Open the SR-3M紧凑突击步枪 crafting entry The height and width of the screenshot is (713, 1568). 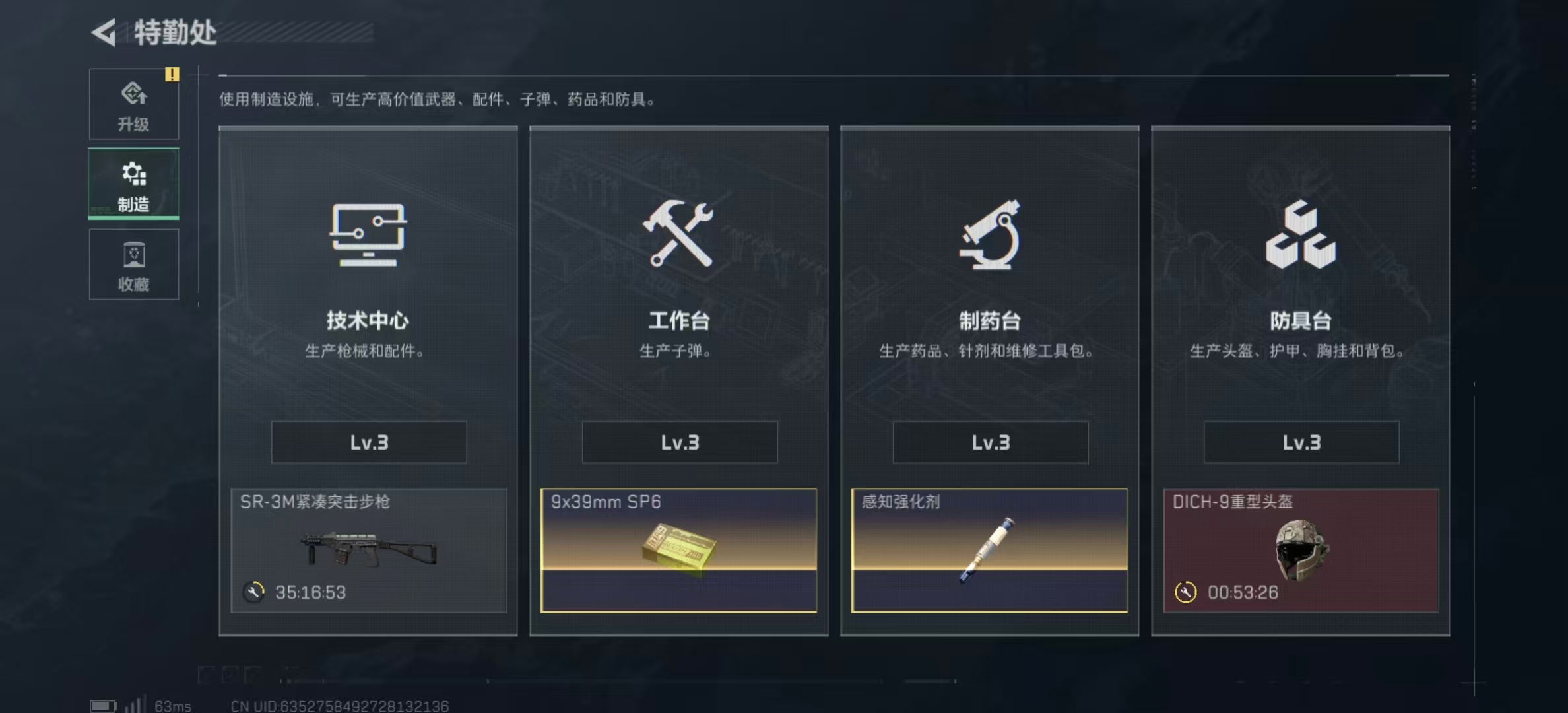tap(368, 551)
